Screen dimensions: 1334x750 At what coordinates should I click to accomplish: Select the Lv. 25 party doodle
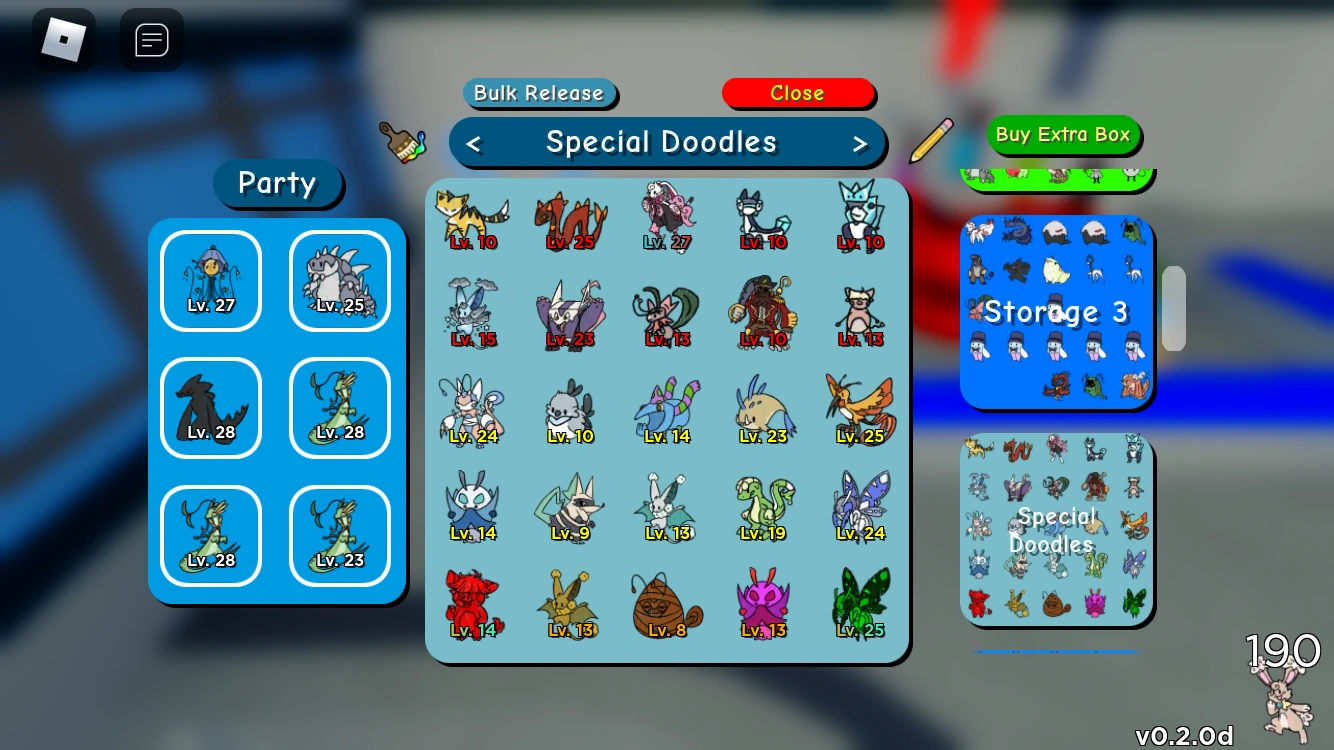(340, 280)
